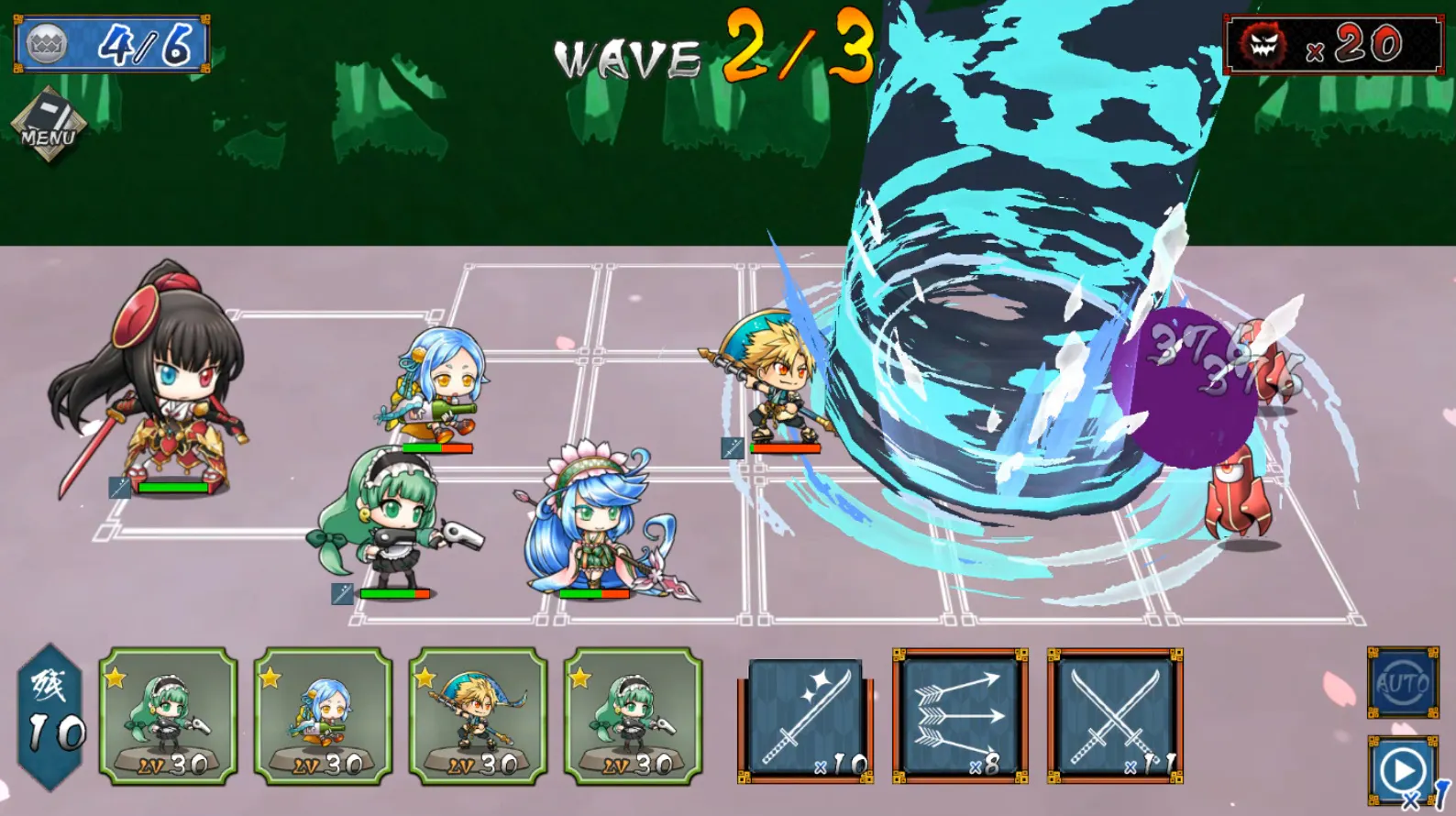The width and height of the screenshot is (1456, 816).
Task: Activate the single katana skill
Action: pyautogui.click(x=806, y=718)
